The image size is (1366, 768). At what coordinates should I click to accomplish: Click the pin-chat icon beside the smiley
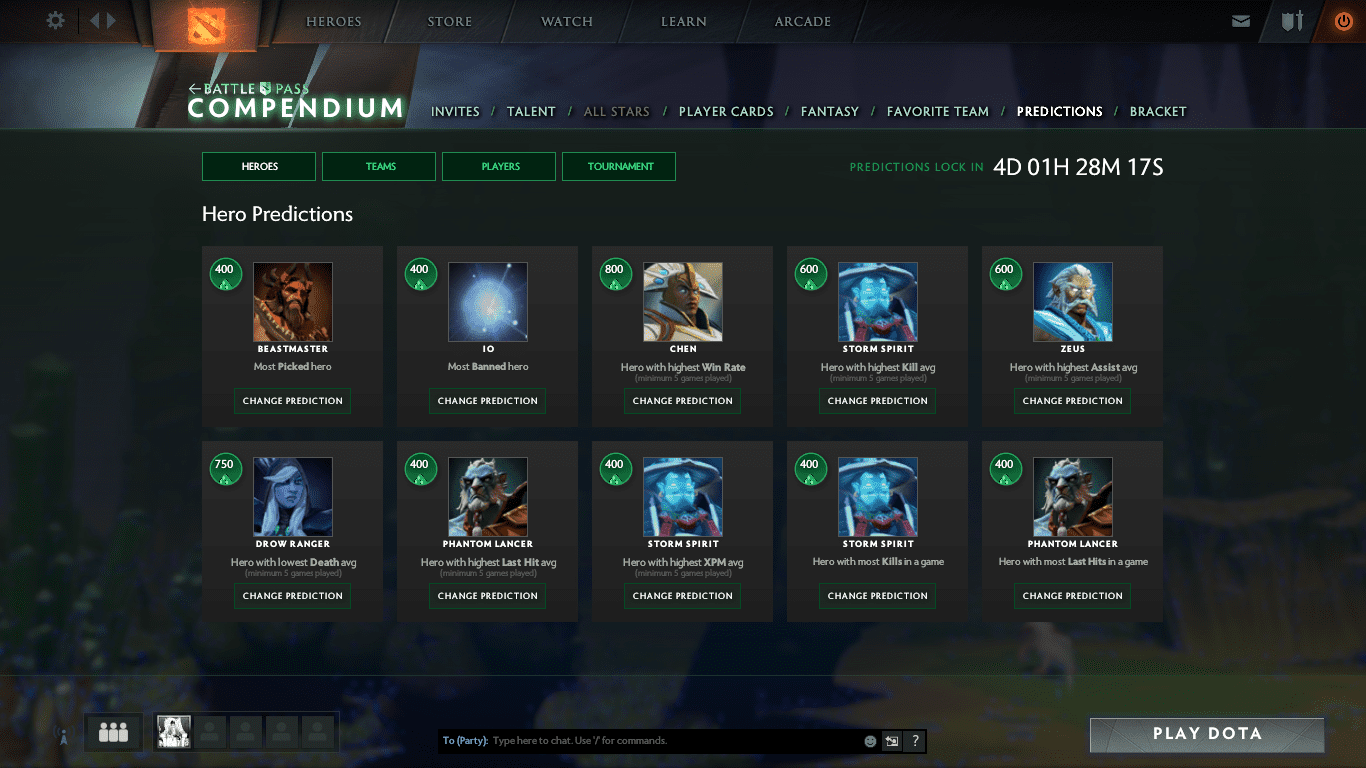[x=890, y=741]
